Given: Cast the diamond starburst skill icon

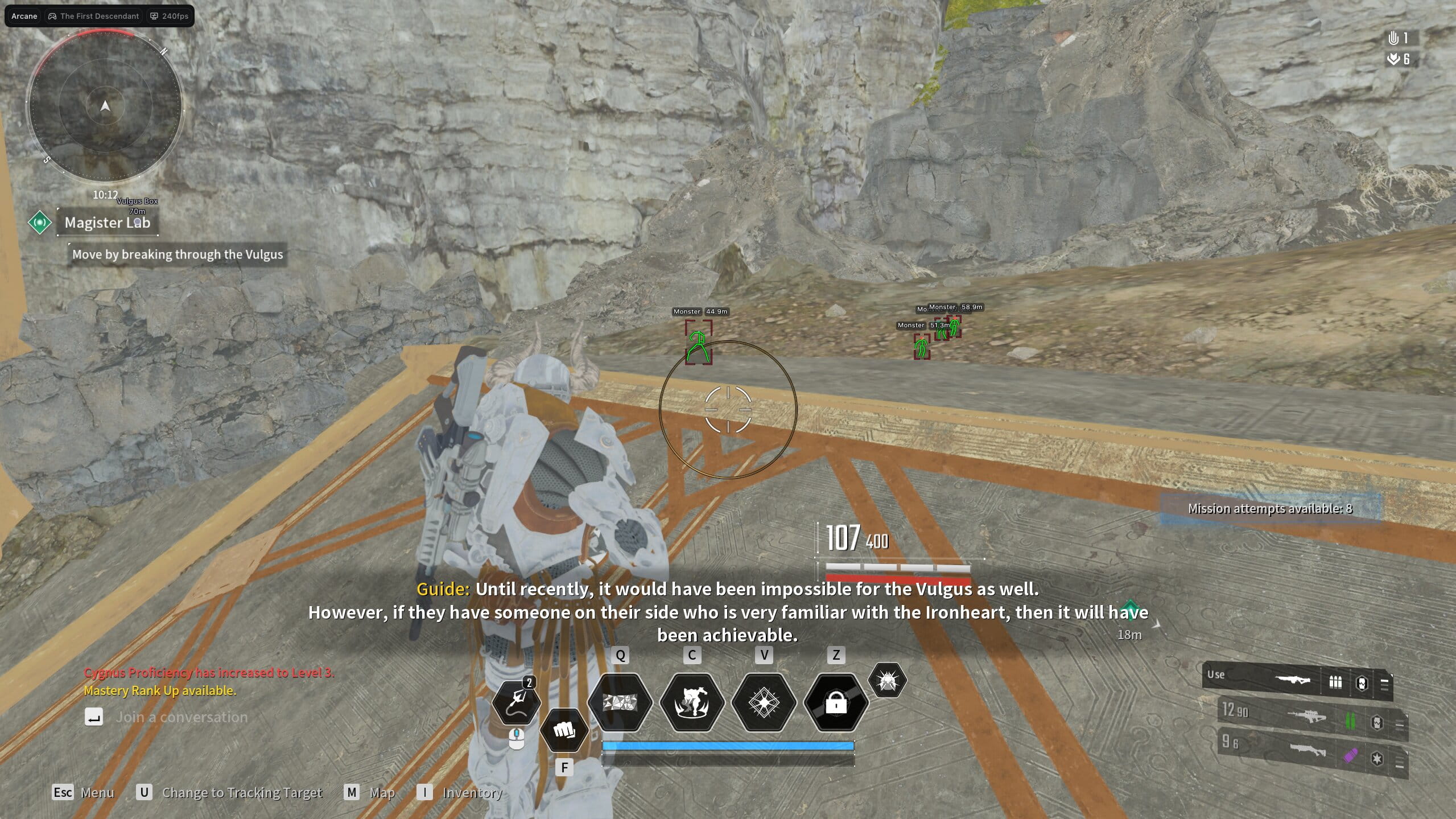Looking at the screenshot, I should point(764,702).
